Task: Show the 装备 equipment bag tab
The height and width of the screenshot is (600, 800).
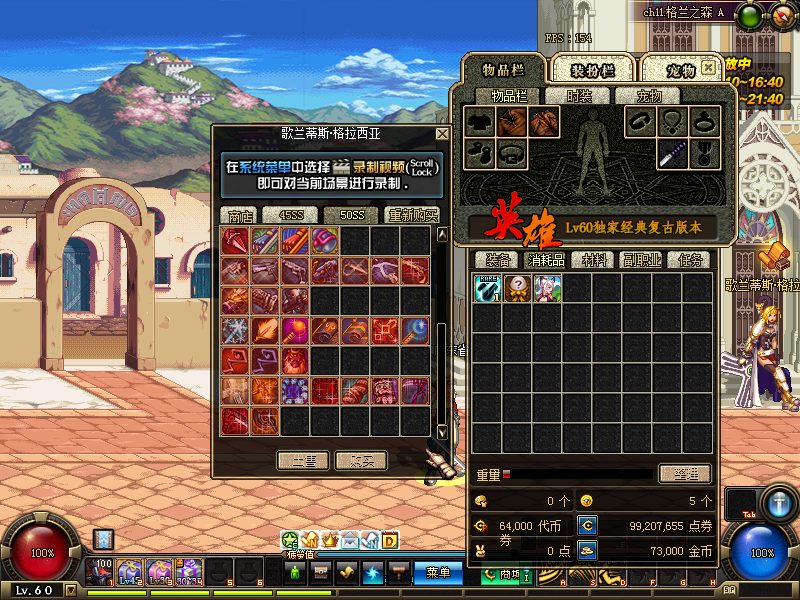Action: coord(492,260)
